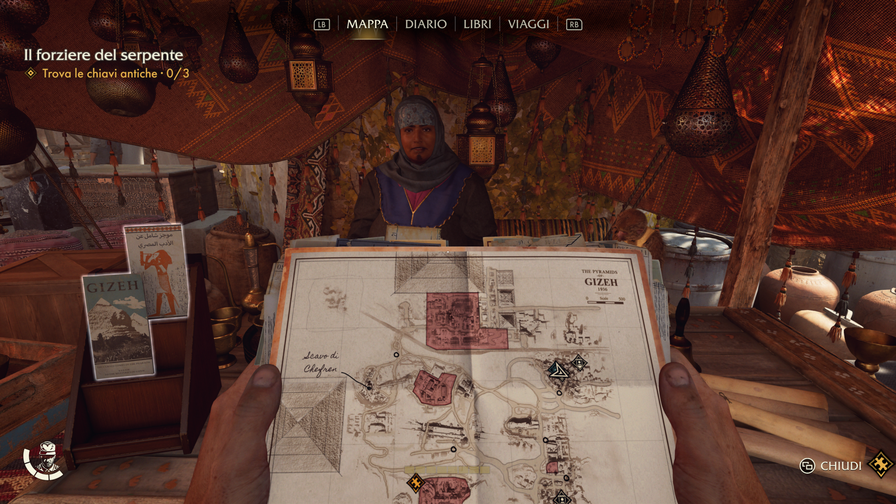This screenshot has width=896, height=504.
Task: Switch to the Mappa tab
Action: click(x=367, y=24)
